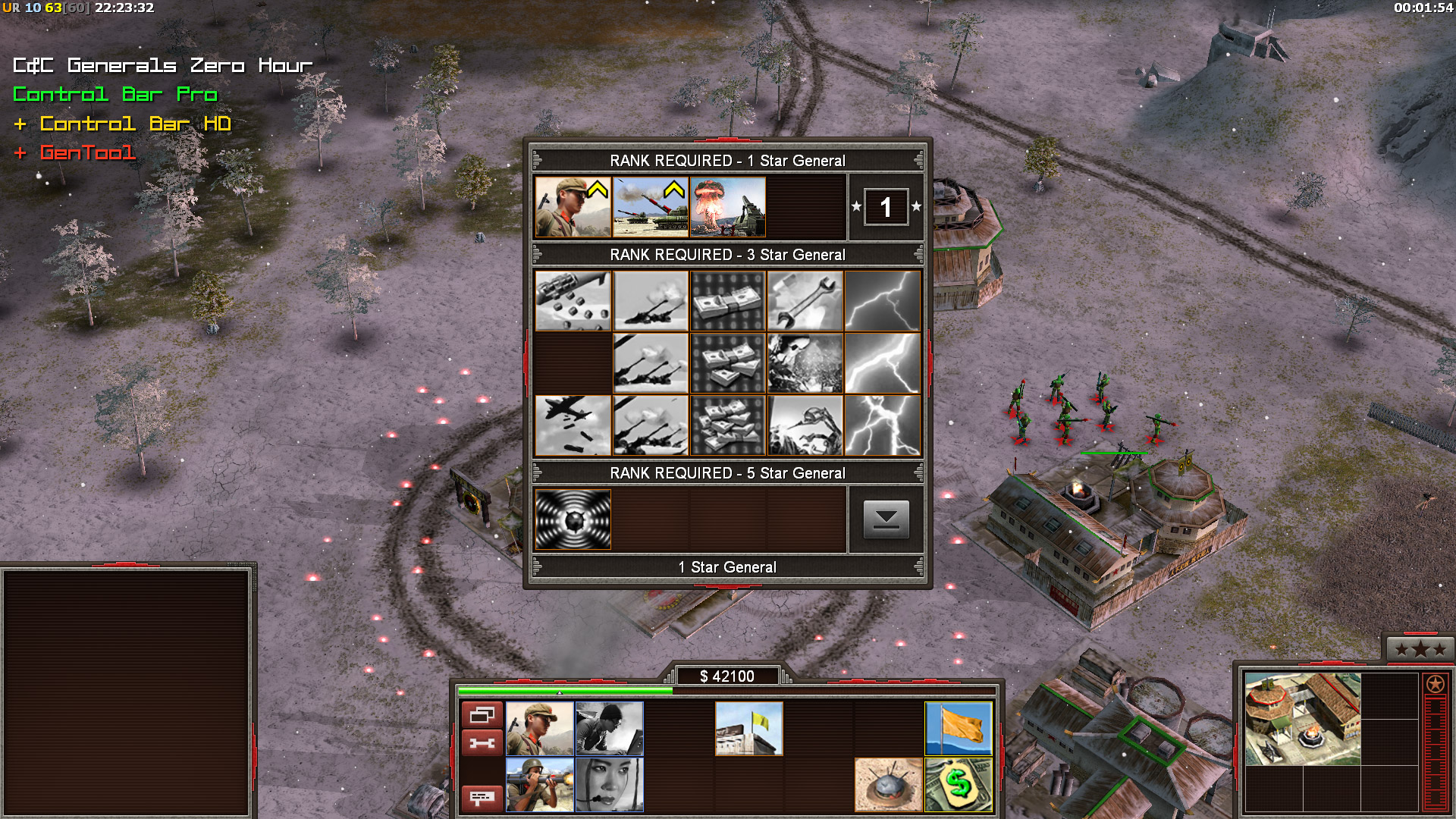Choose the Red Guard Training promotion
Viewport: 1456px width, 819px height.
[573, 207]
